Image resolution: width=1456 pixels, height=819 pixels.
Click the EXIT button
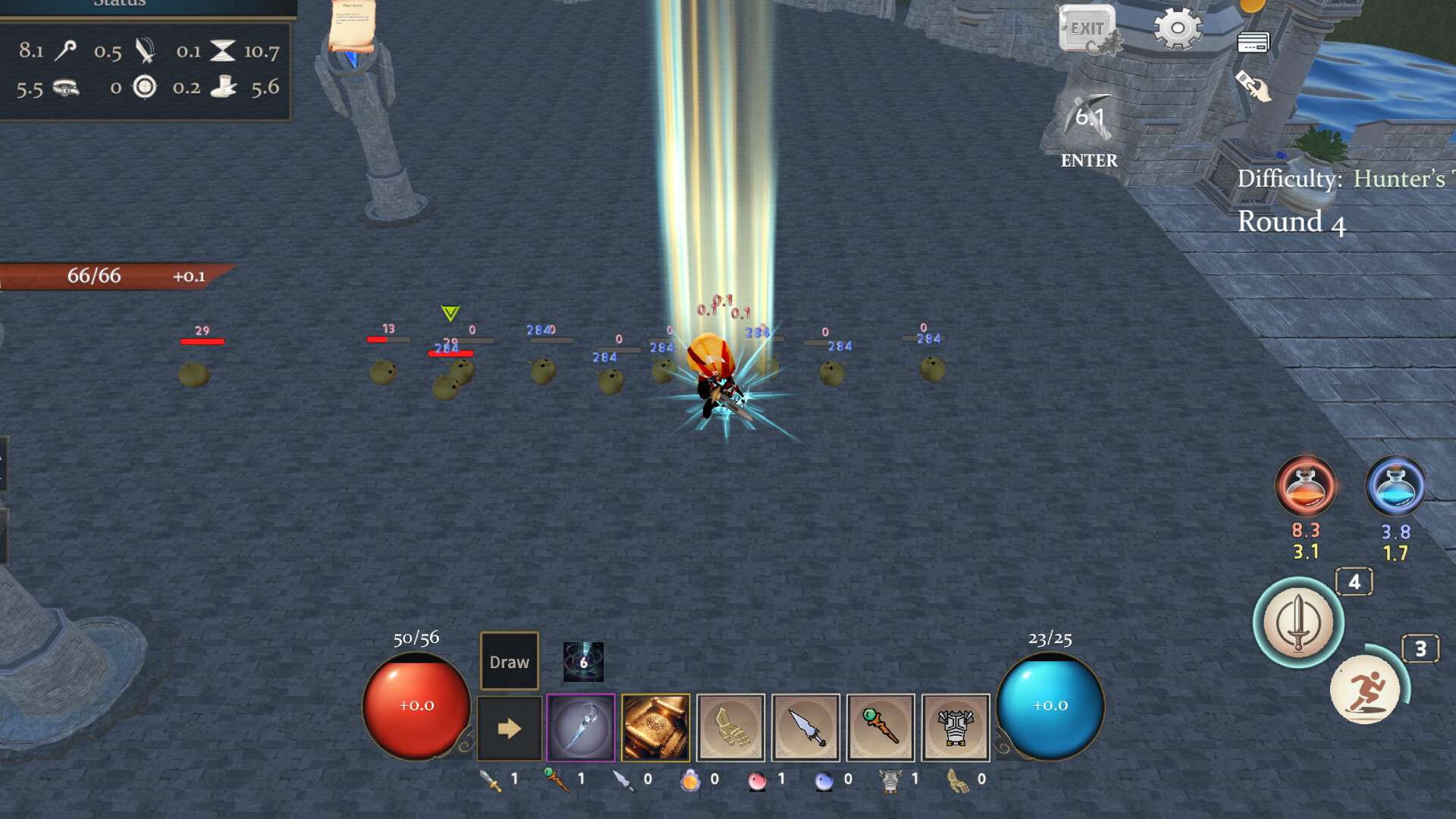click(x=1087, y=29)
